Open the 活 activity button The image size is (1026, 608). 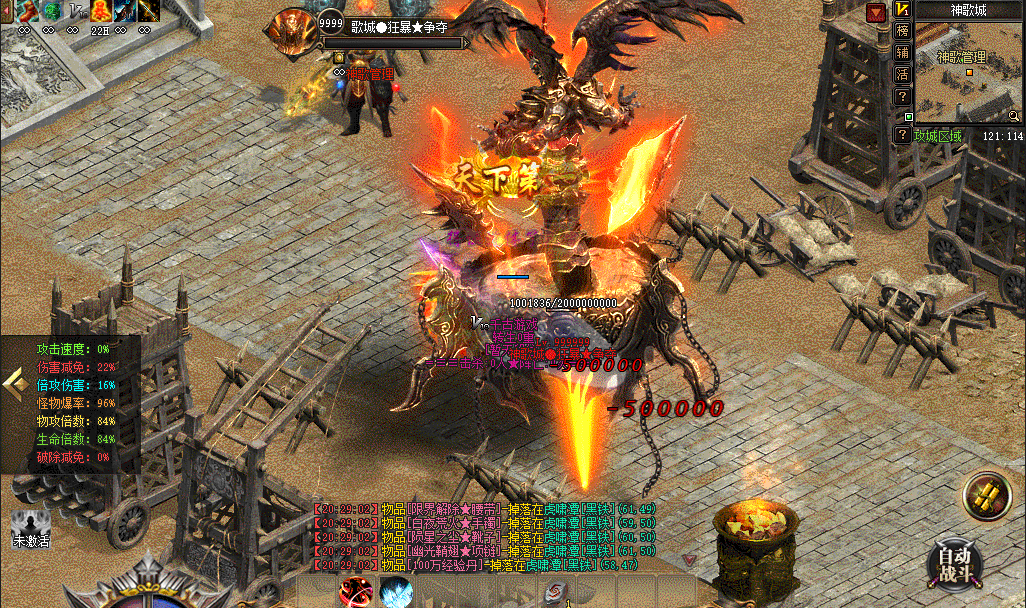903,74
